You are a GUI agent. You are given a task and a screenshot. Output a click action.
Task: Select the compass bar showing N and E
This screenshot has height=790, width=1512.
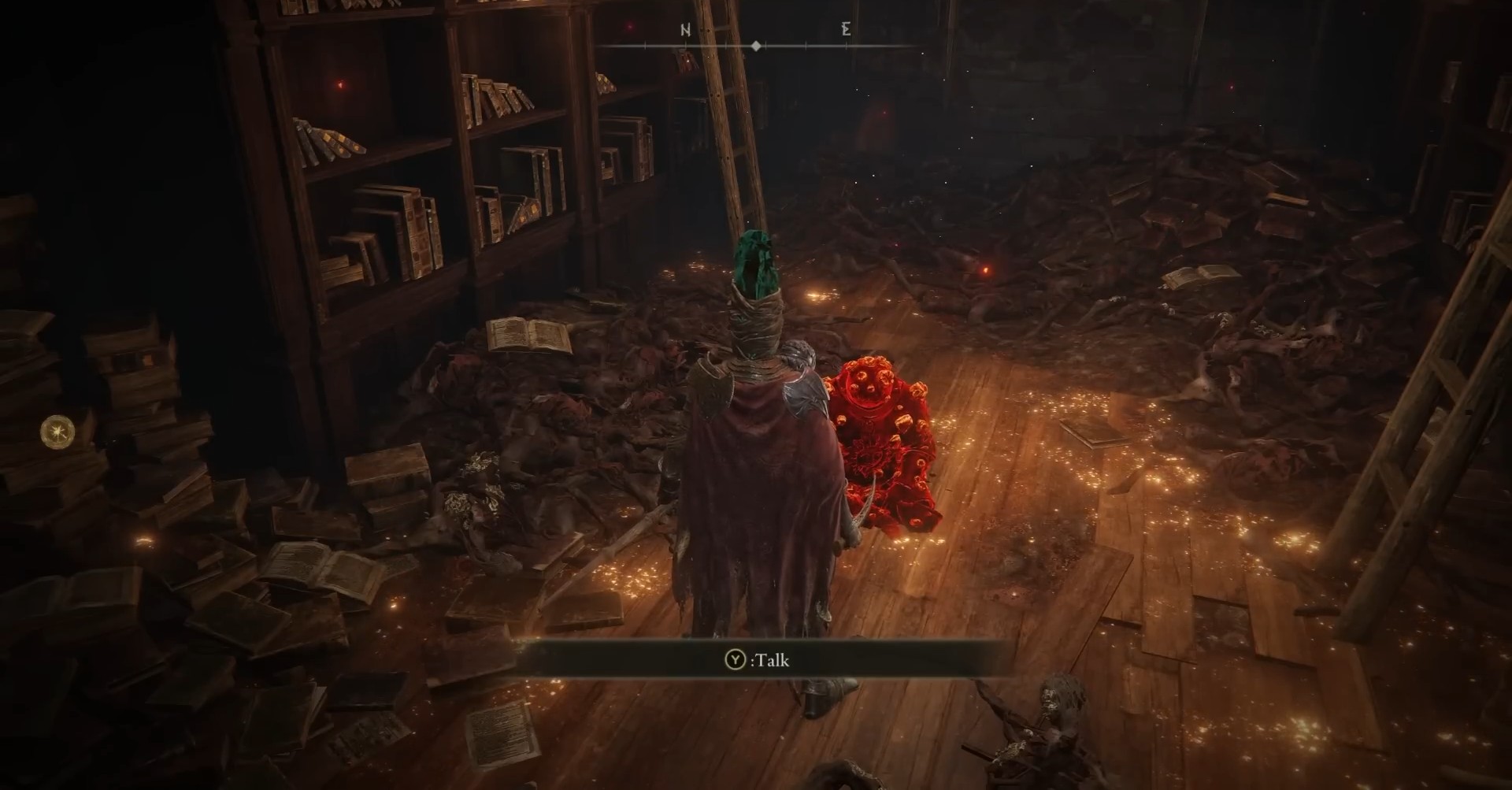click(x=757, y=46)
